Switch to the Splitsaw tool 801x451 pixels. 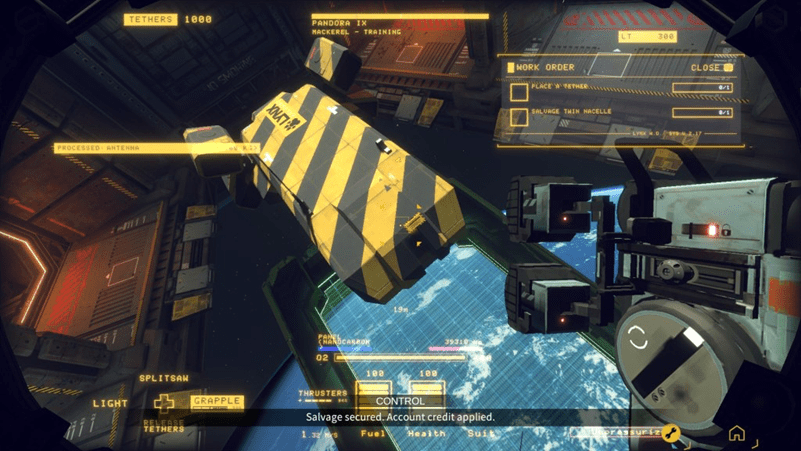164,379
